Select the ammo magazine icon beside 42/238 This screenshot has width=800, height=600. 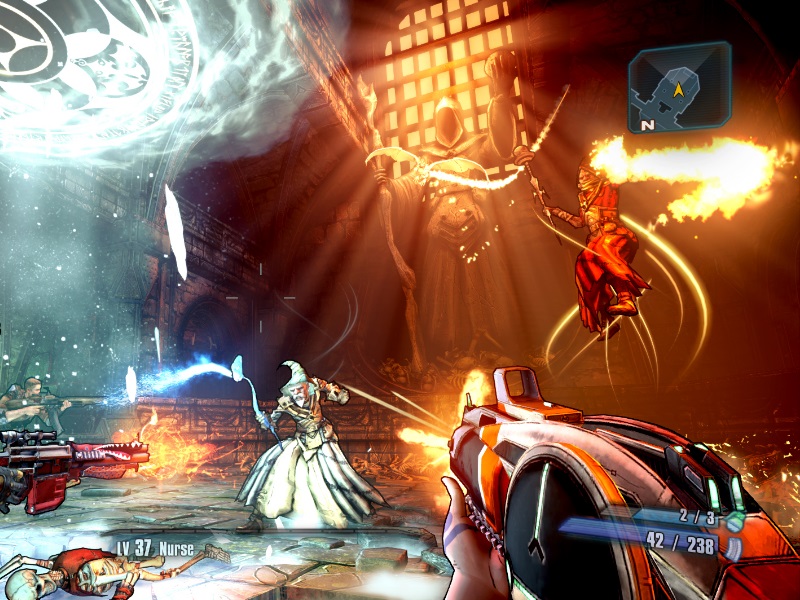tap(733, 548)
